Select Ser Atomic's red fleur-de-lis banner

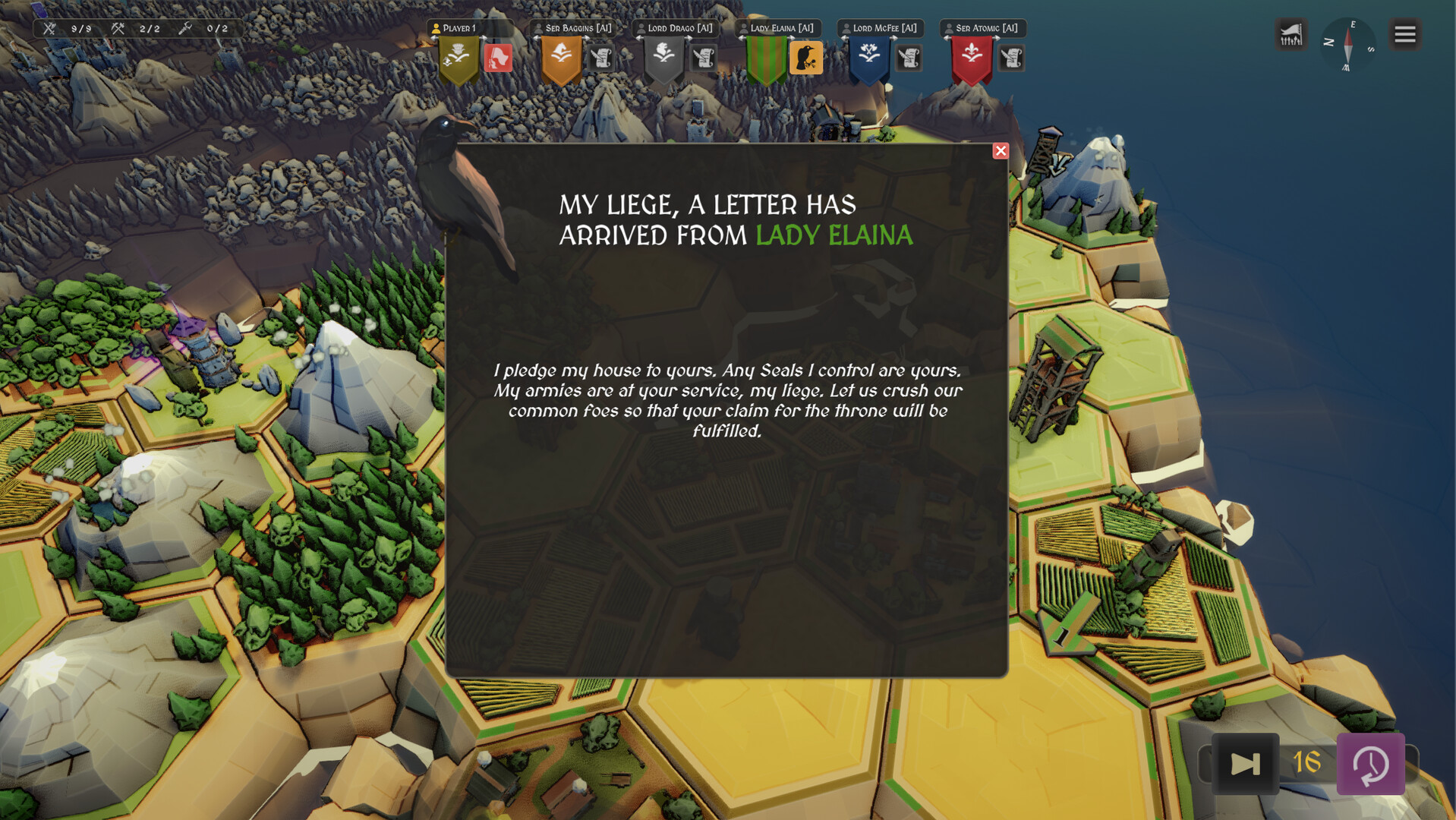[972, 59]
